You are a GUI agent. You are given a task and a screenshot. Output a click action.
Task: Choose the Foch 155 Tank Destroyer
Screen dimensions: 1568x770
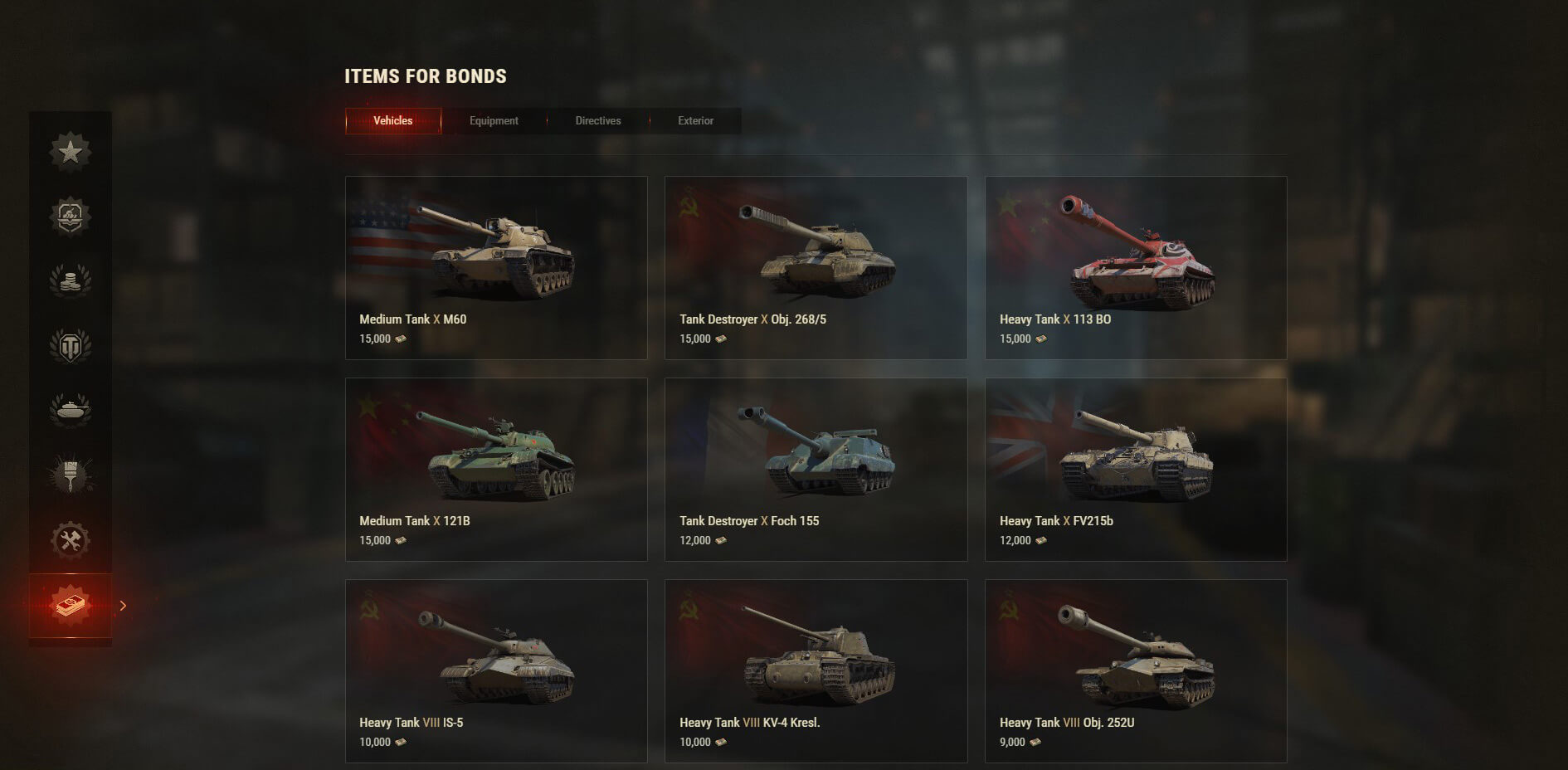point(816,469)
